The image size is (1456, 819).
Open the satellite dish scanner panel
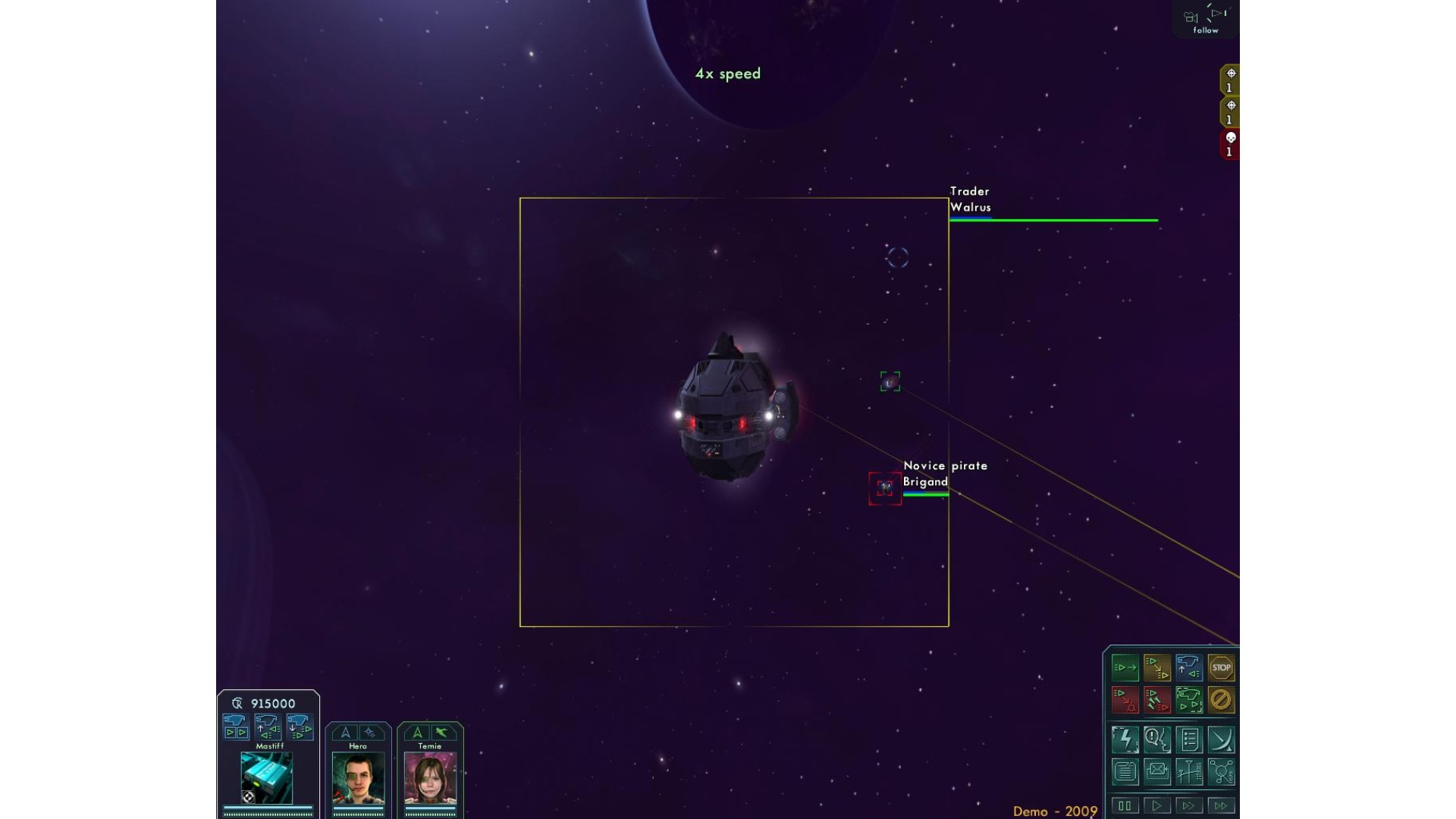point(1221,739)
